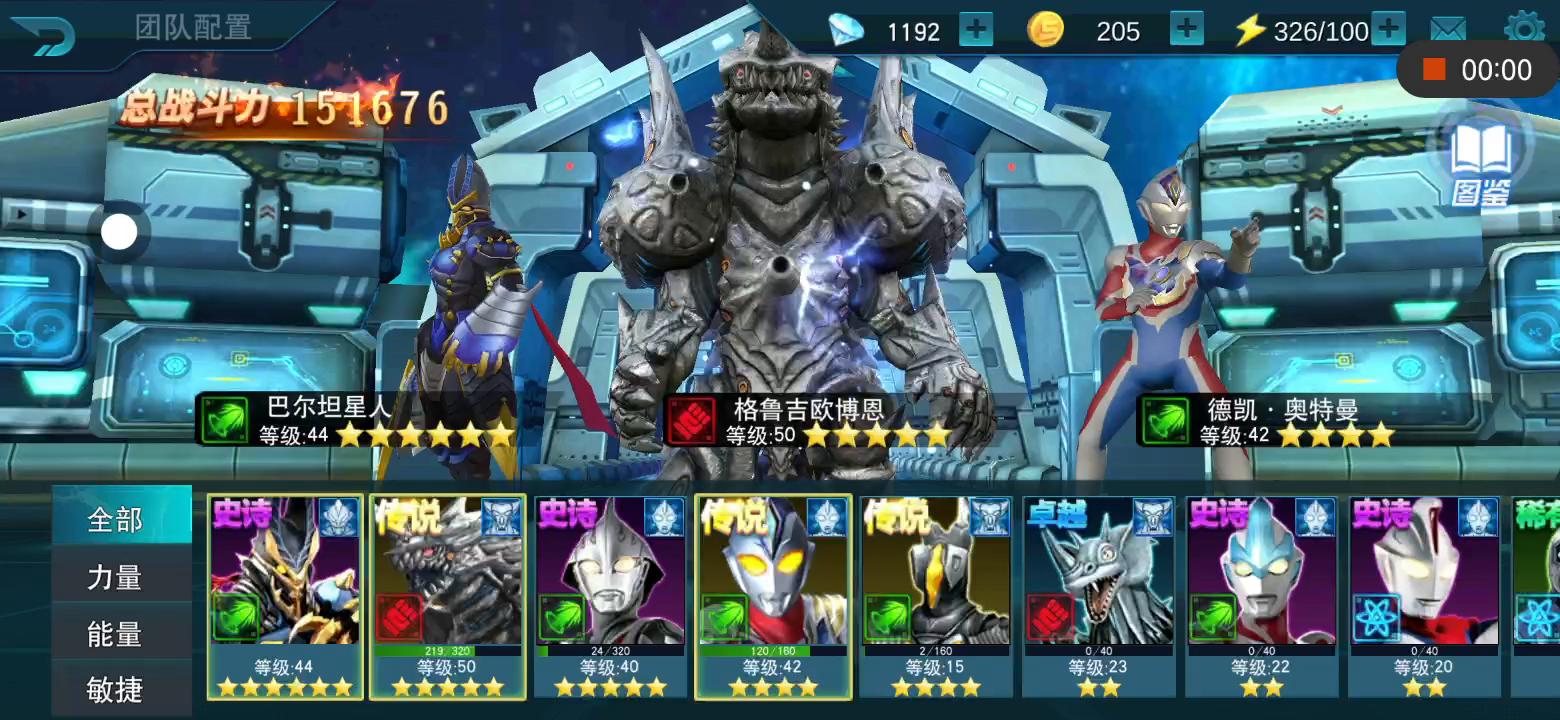Pick the level 20 史诗 Ultraman card
Image resolution: width=1560 pixels, height=720 pixels.
tap(1424, 595)
